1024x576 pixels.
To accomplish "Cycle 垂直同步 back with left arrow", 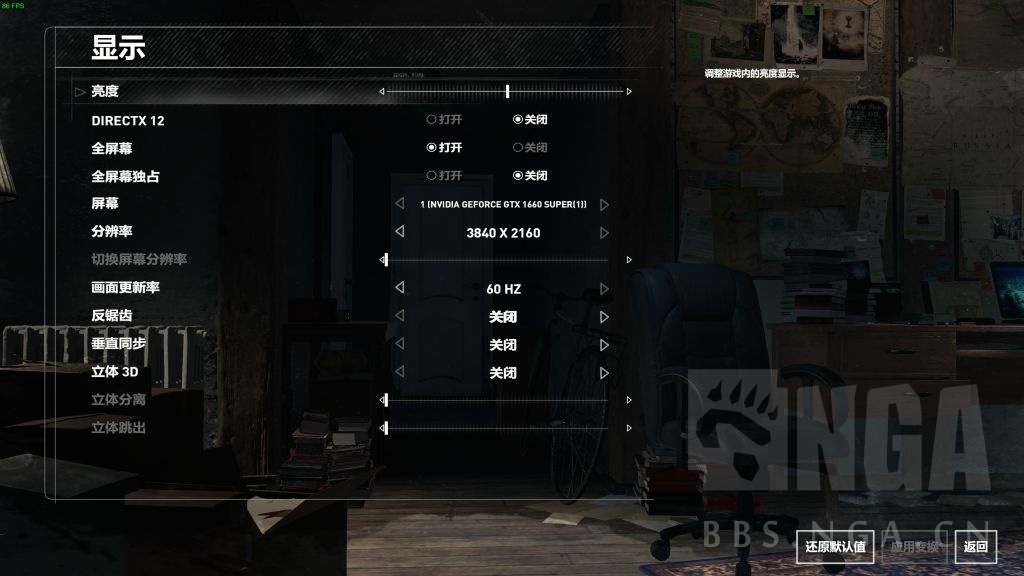I will [x=400, y=344].
